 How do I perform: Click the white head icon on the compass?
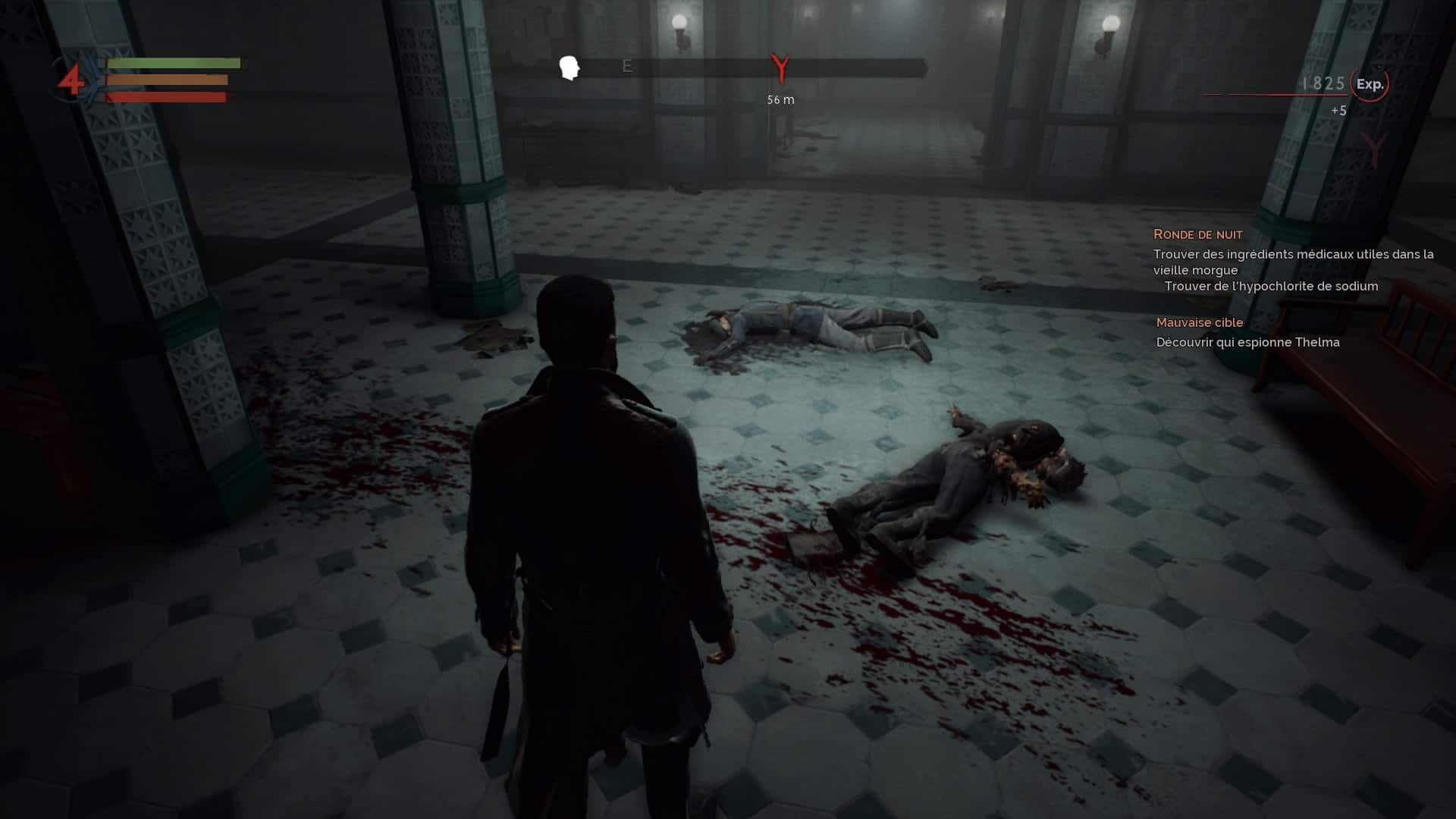point(570,67)
